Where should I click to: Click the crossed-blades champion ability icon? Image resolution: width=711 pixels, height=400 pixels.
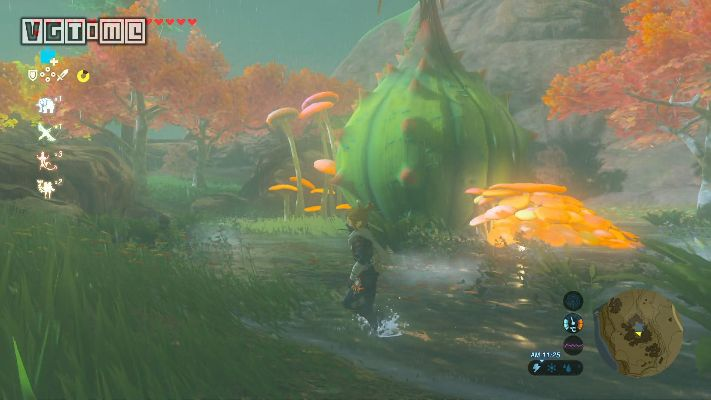coord(45,132)
